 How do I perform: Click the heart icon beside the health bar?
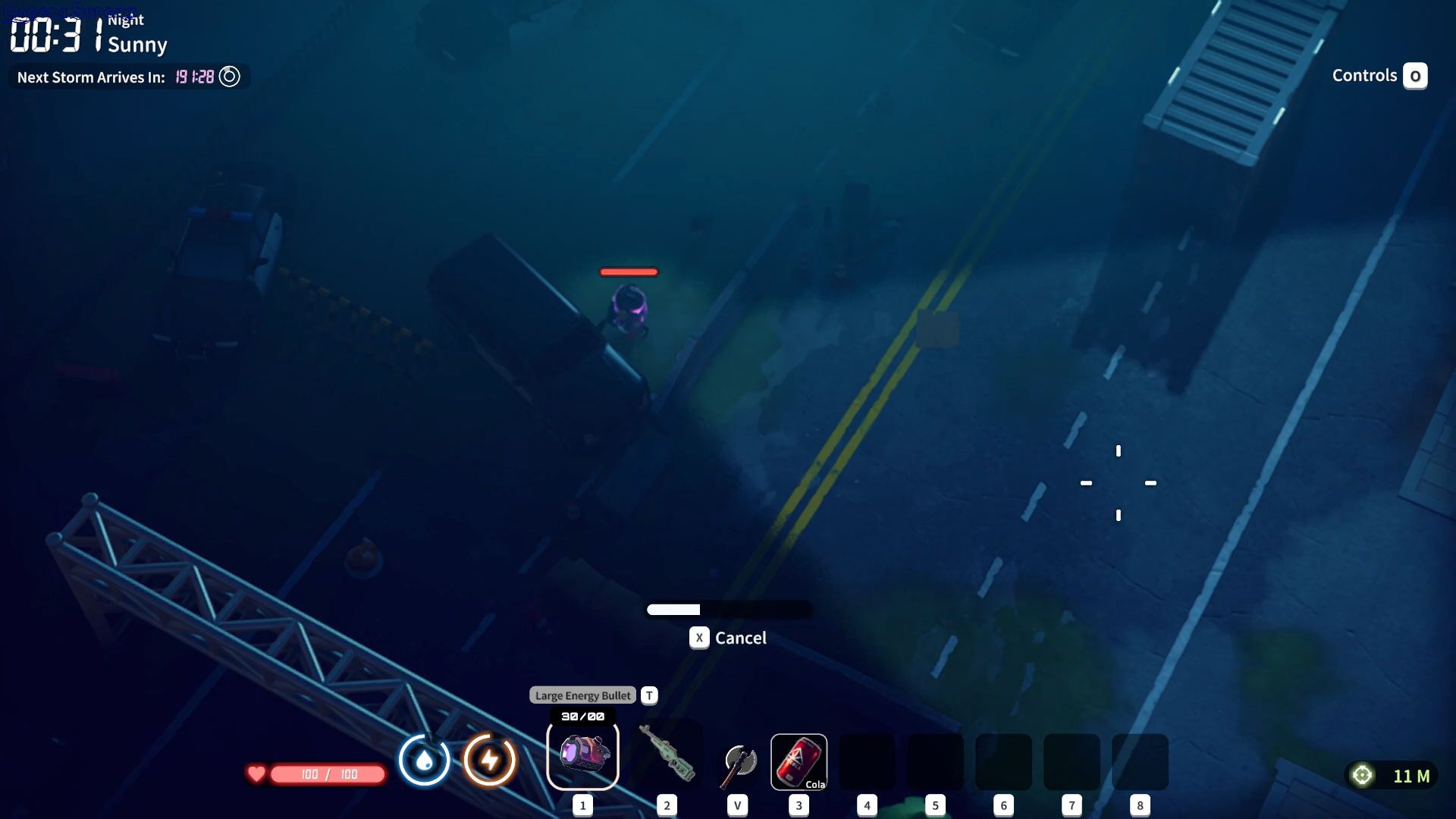click(257, 774)
